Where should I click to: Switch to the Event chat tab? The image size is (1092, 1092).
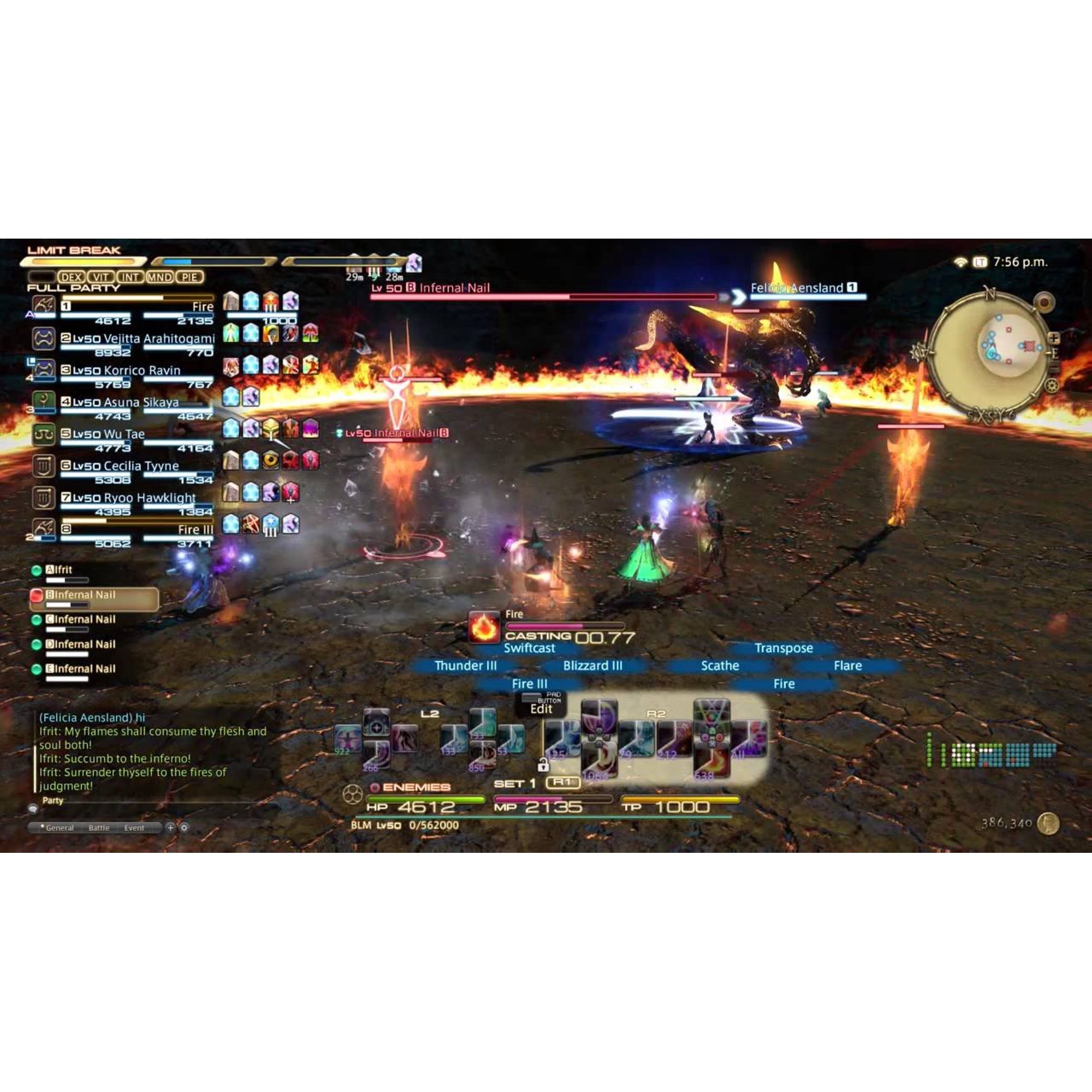(x=134, y=827)
